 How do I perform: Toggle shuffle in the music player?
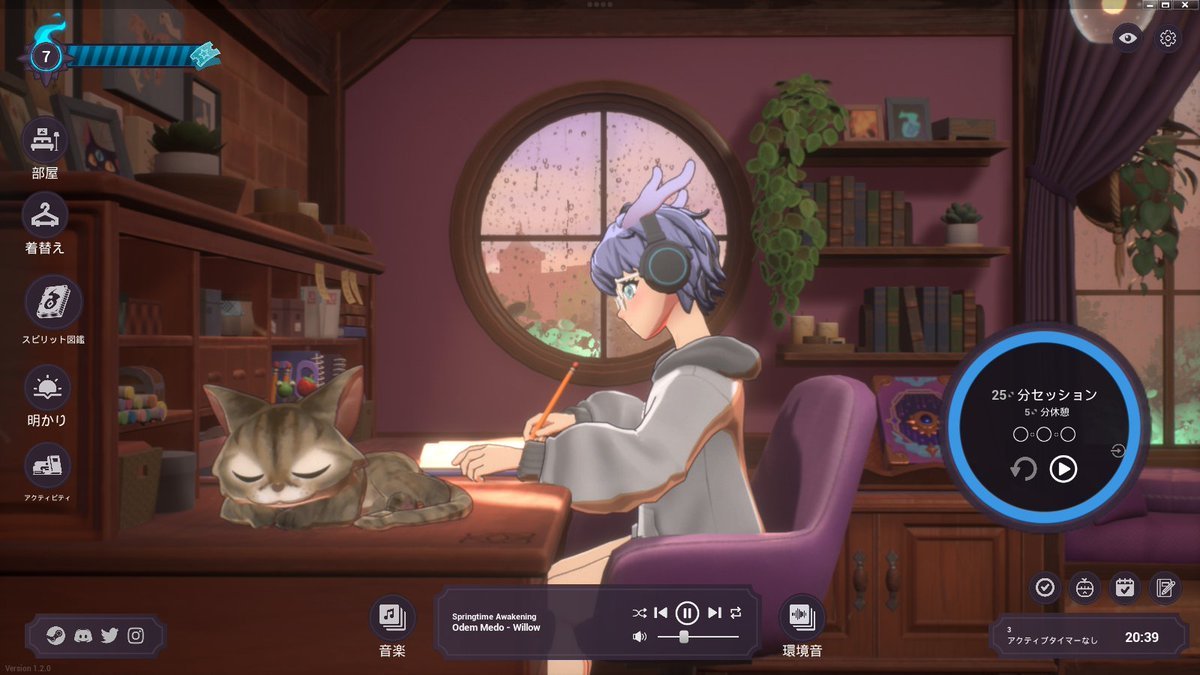640,612
